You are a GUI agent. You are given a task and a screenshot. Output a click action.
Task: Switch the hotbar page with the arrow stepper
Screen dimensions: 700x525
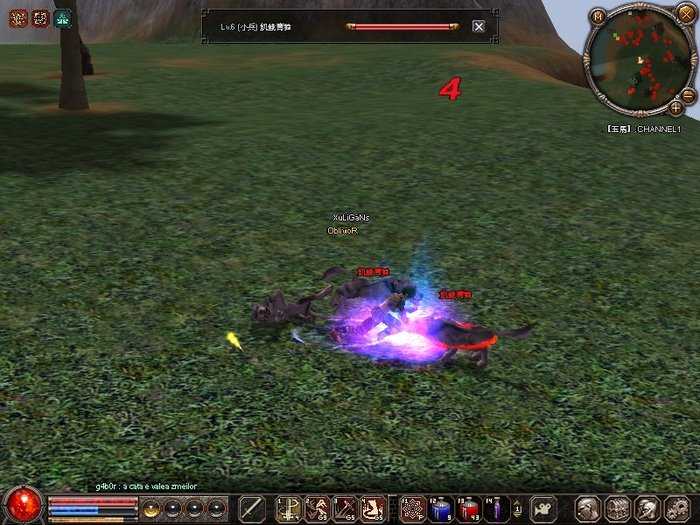coord(518,509)
